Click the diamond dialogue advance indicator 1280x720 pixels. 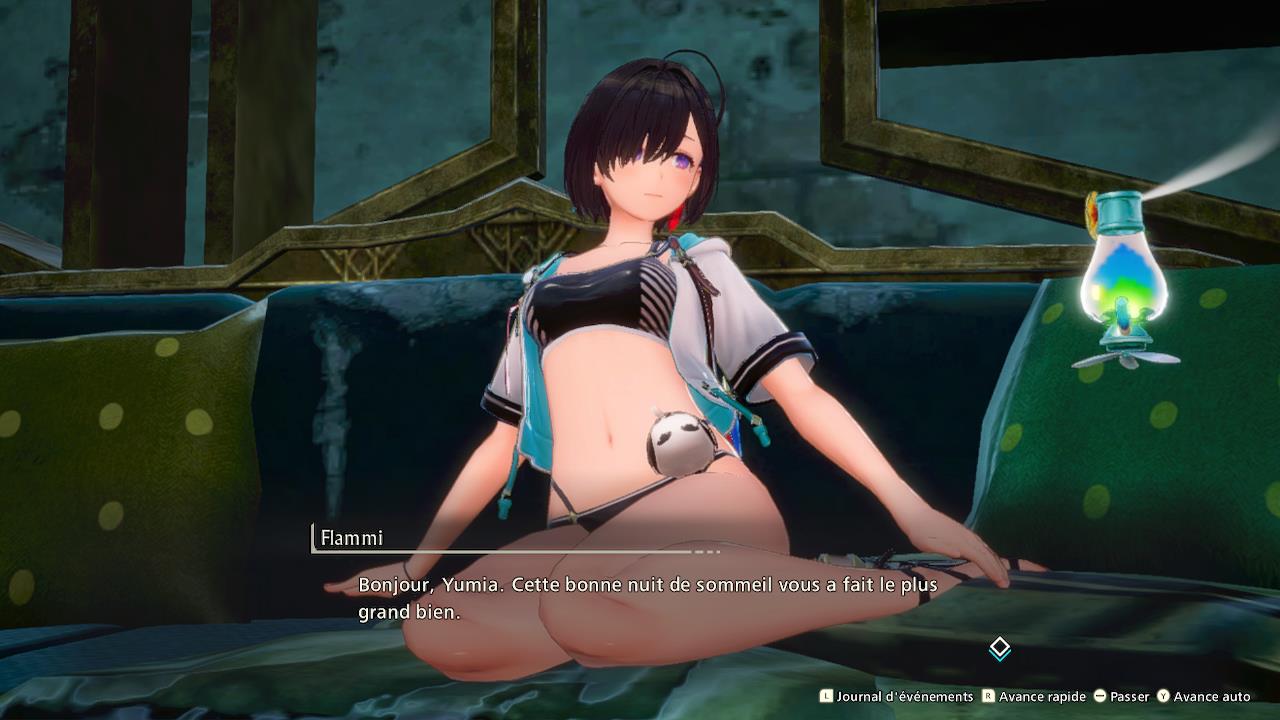point(999,649)
